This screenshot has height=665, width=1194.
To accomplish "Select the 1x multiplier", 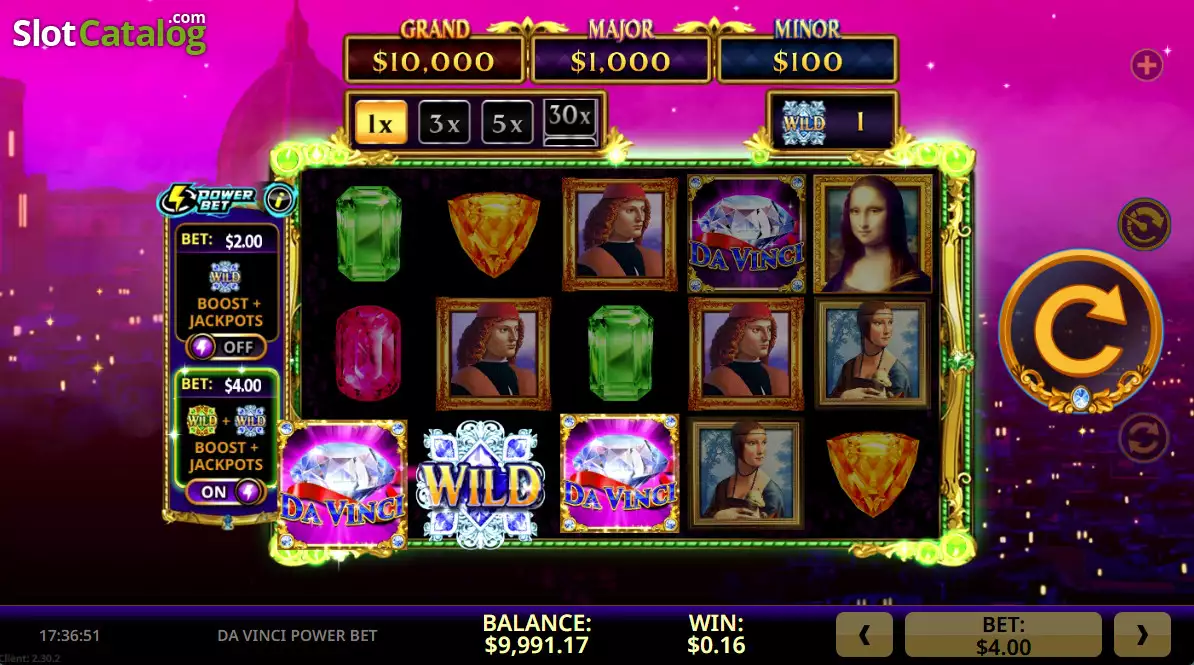I will [381, 124].
